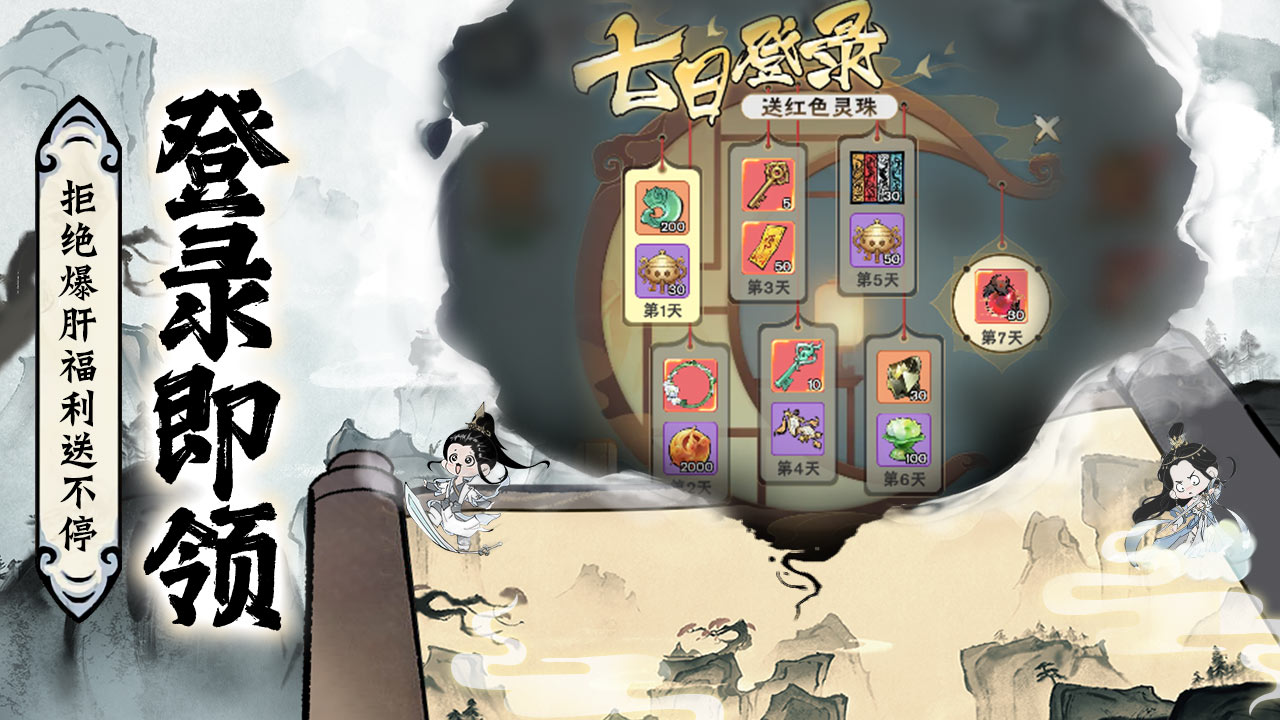Select the flower wreath reward icon on Day 2

coord(688,385)
